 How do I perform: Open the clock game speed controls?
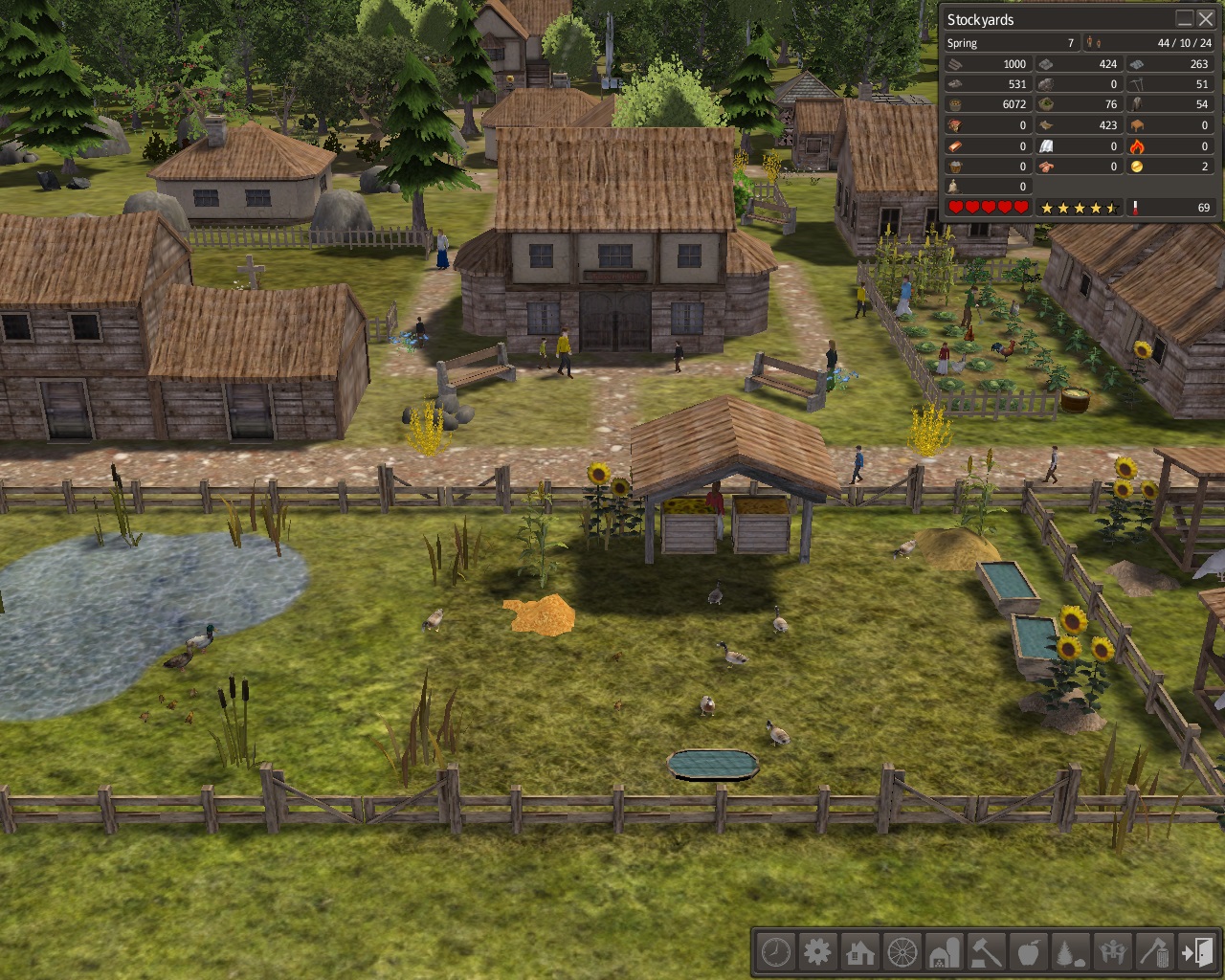[x=775, y=952]
